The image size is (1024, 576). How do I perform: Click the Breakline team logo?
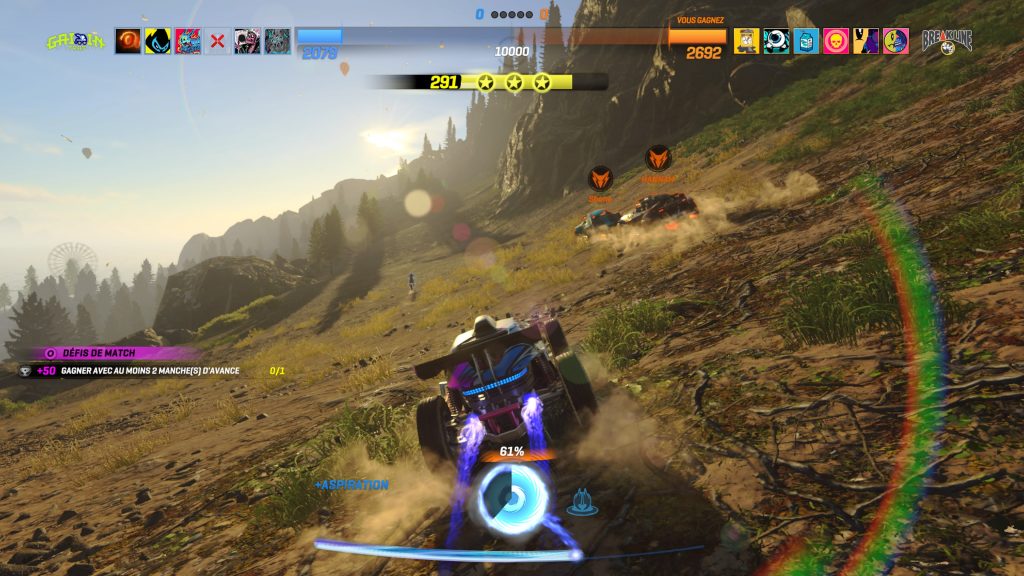coord(946,41)
